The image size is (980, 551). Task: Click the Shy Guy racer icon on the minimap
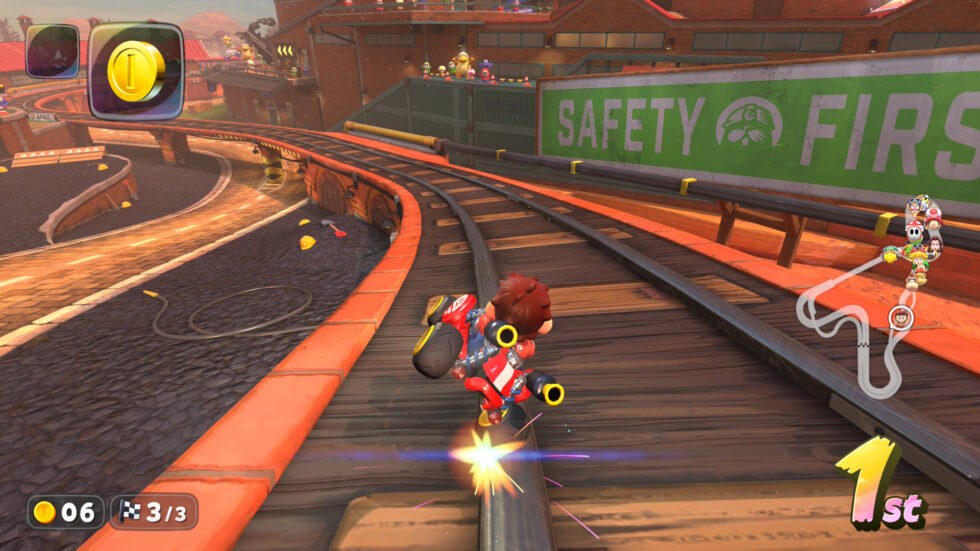point(916,231)
